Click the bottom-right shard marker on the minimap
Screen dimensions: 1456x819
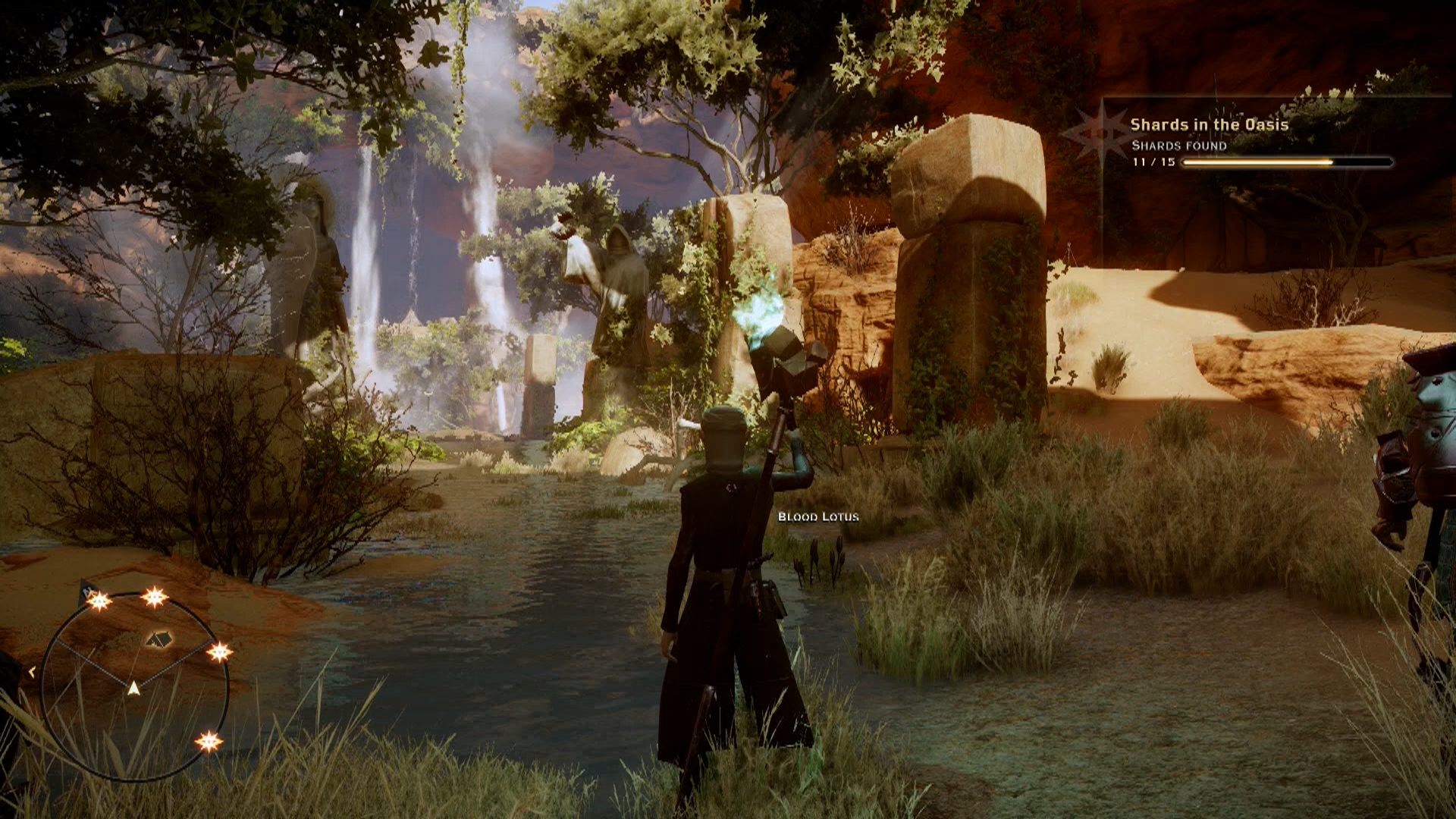209,742
